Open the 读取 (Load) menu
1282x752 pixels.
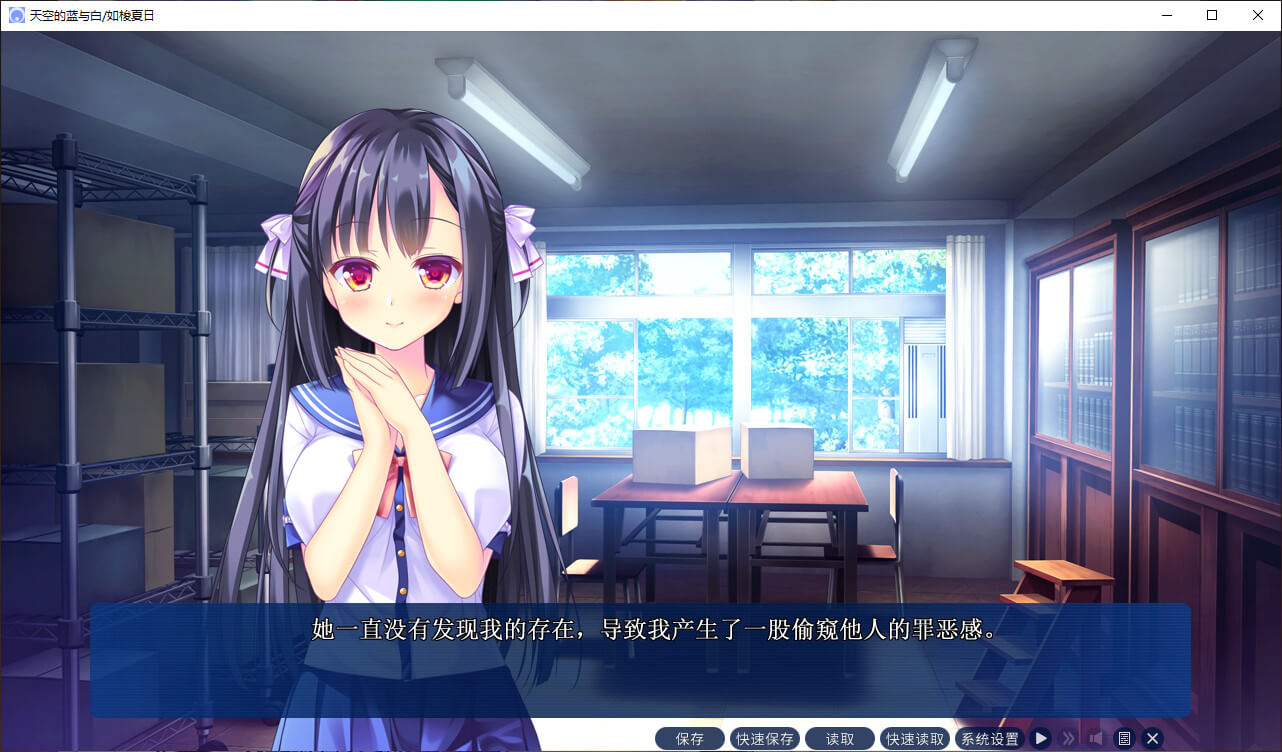[840, 739]
